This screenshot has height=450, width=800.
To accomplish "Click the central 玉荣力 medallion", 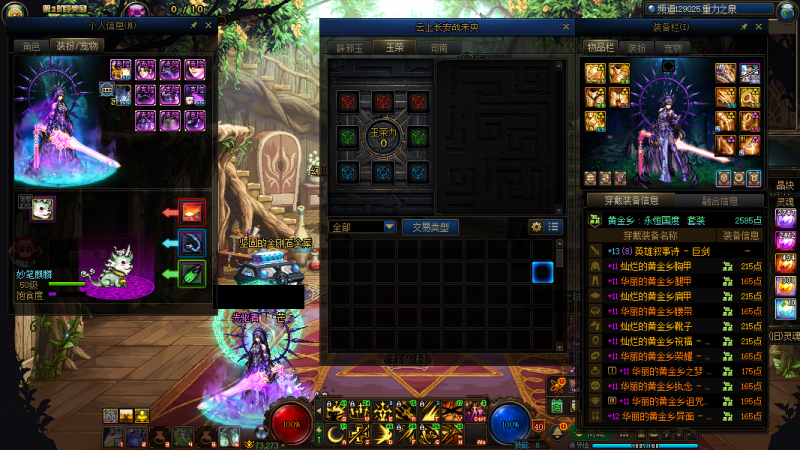I will pos(383,136).
